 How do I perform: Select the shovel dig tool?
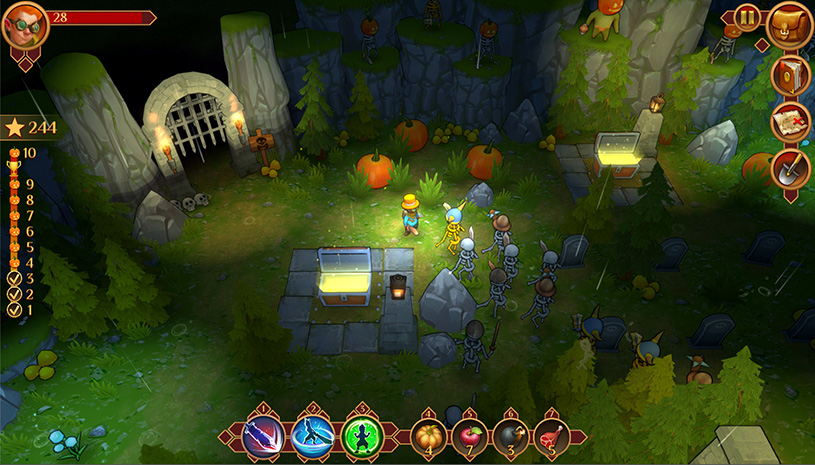click(789, 168)
